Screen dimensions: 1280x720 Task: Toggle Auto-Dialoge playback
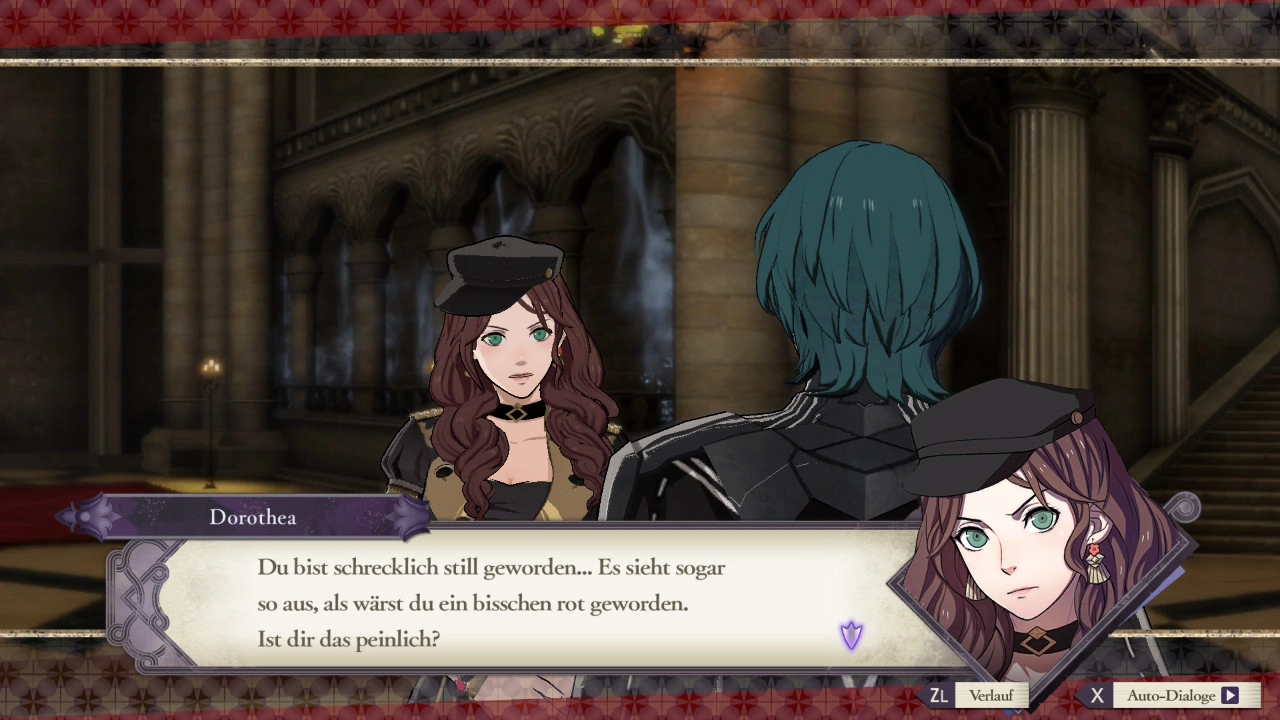pyautogui.click(x=1181, y=695)
